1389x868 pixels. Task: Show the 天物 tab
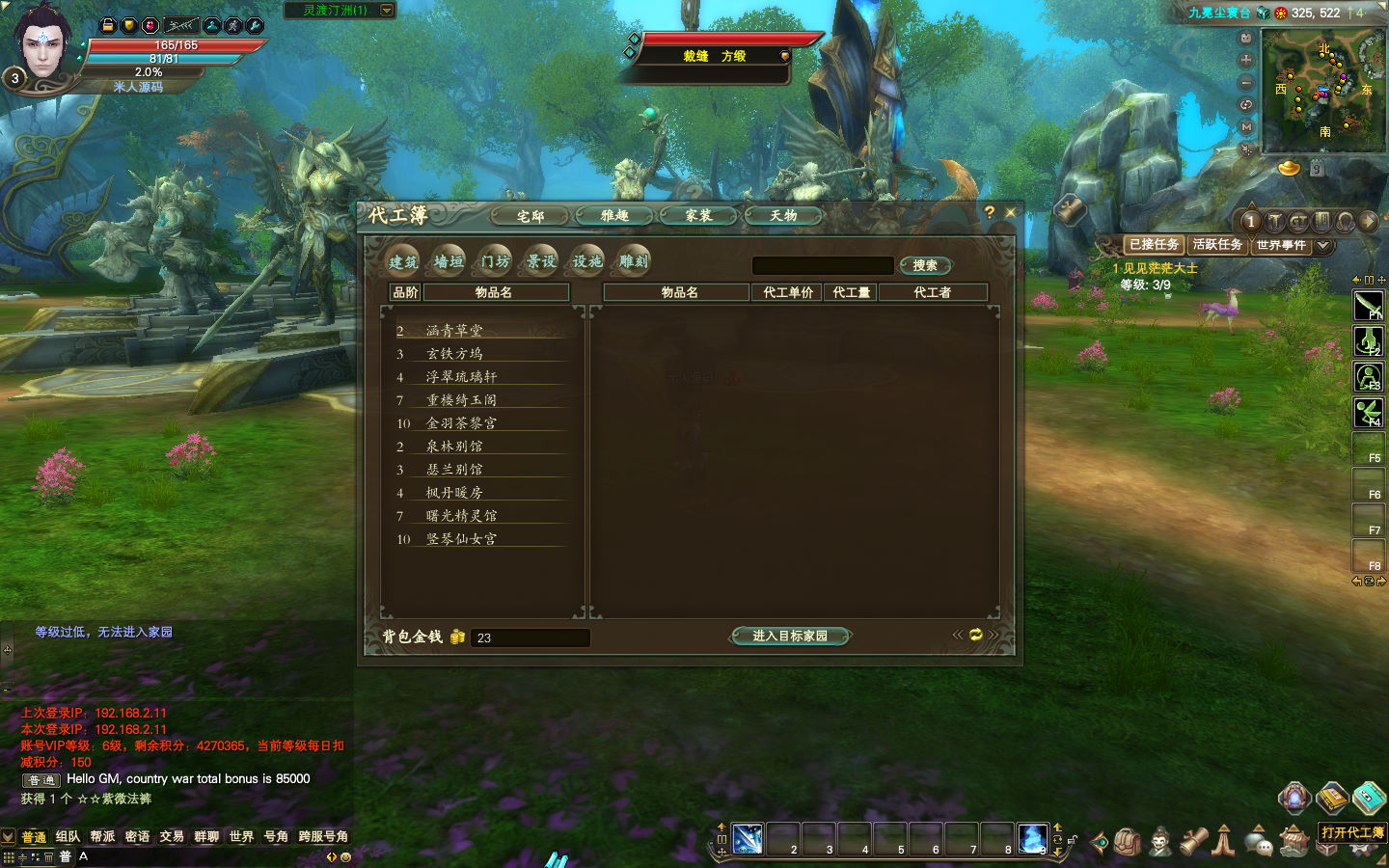pos(783,216)
